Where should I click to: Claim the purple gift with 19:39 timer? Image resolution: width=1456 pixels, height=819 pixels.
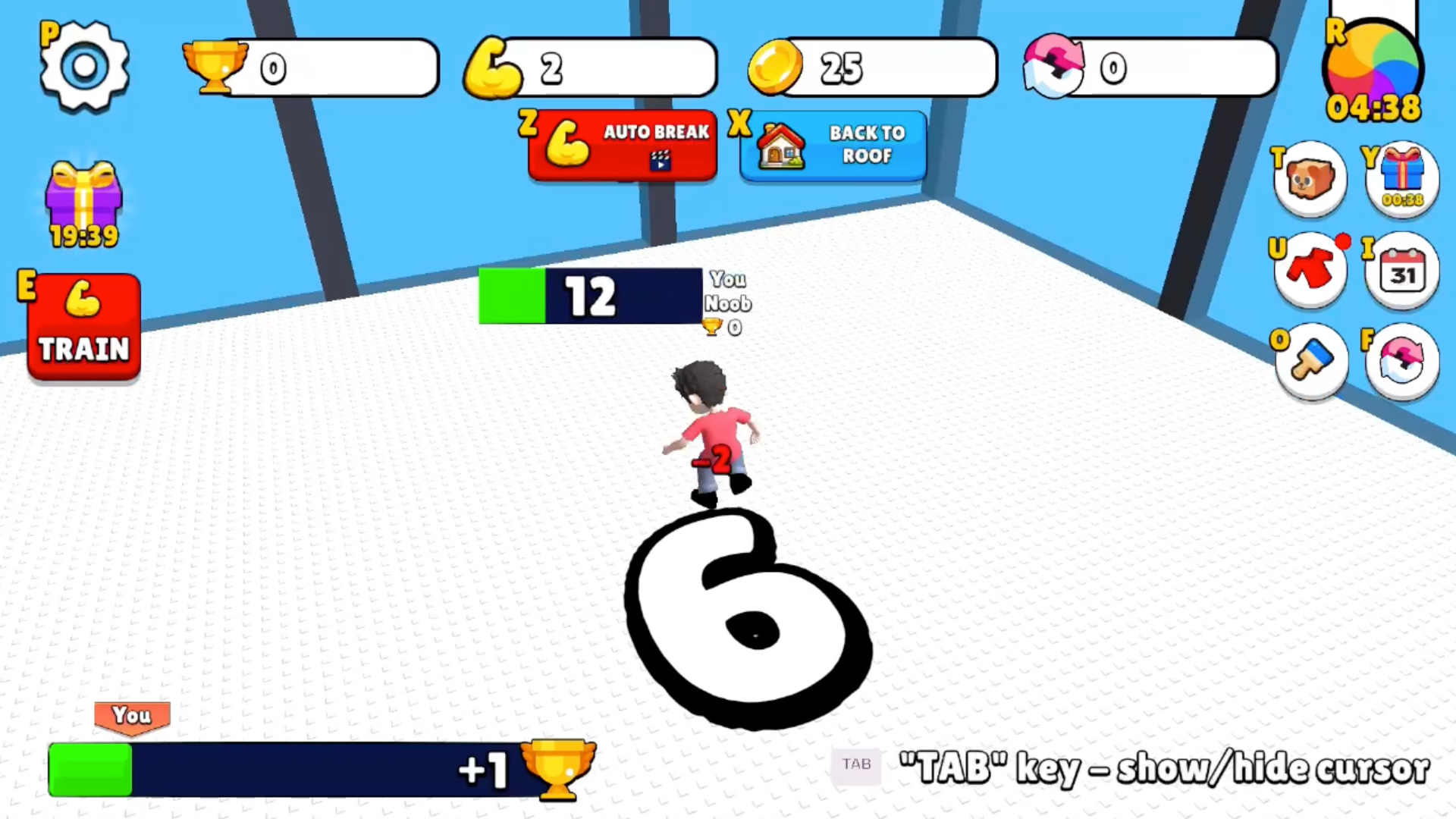pyautogui.click(x=83, y=197)
